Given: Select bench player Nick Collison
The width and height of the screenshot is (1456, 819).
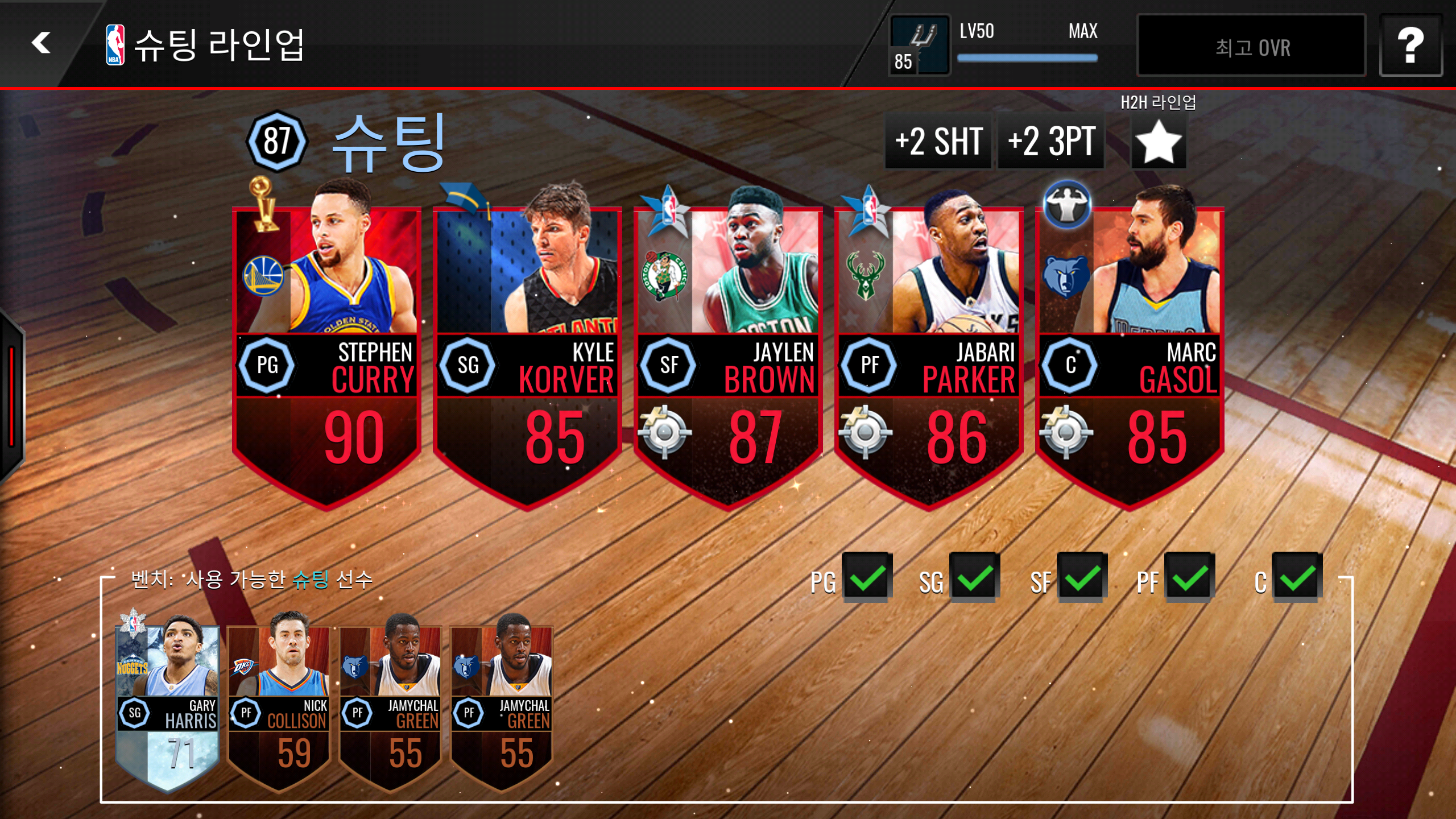Looking at the screenshot, I should point(279,705).
